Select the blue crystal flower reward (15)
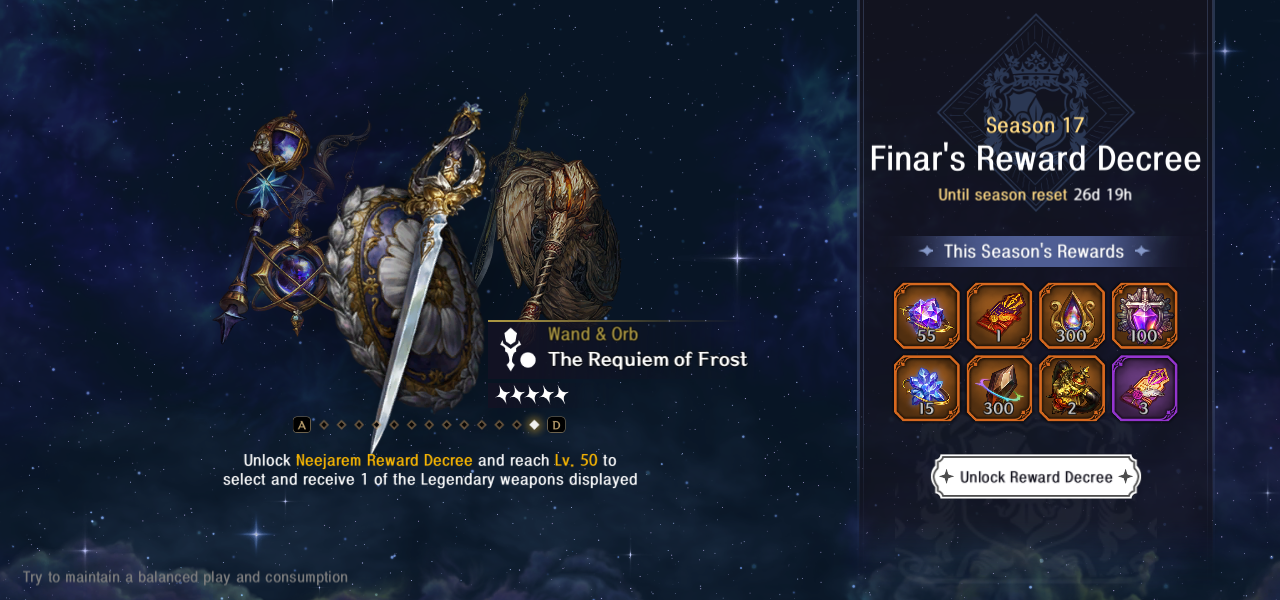This screenshot has width=1280, height=600. pos(927,388)
